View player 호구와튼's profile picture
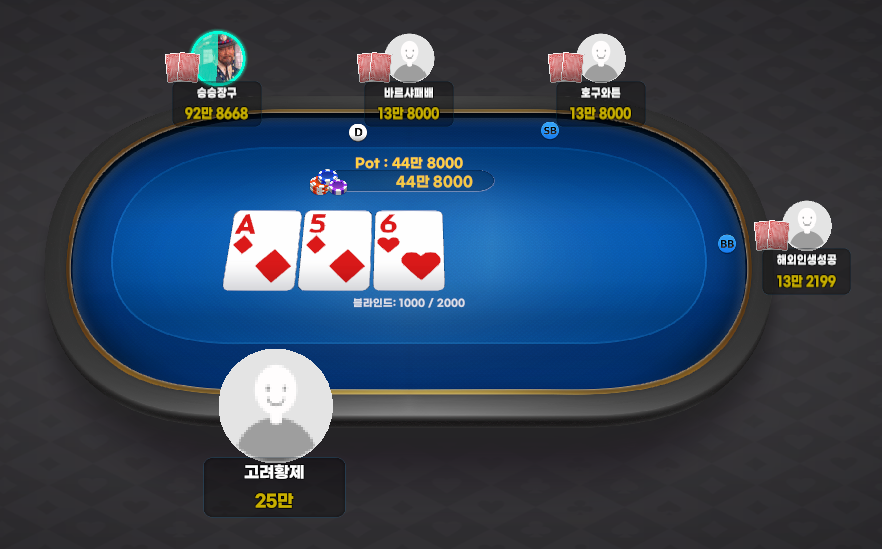This screenshot has height=549, width=882. tap(601, 58)
